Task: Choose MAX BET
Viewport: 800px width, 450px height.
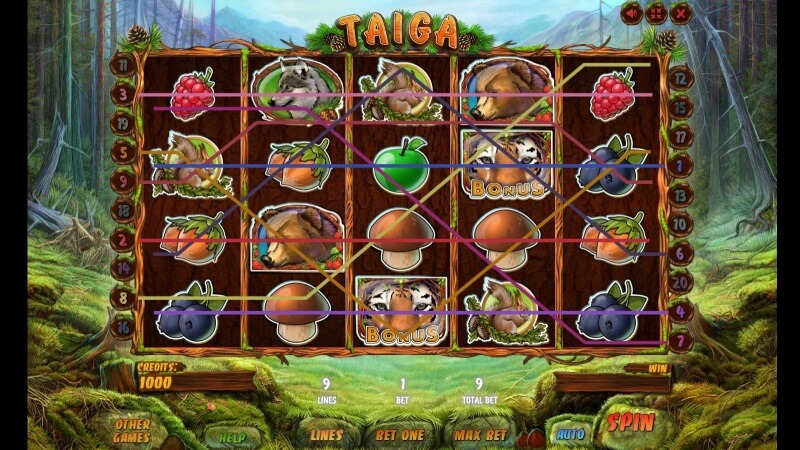Action: 478,435
